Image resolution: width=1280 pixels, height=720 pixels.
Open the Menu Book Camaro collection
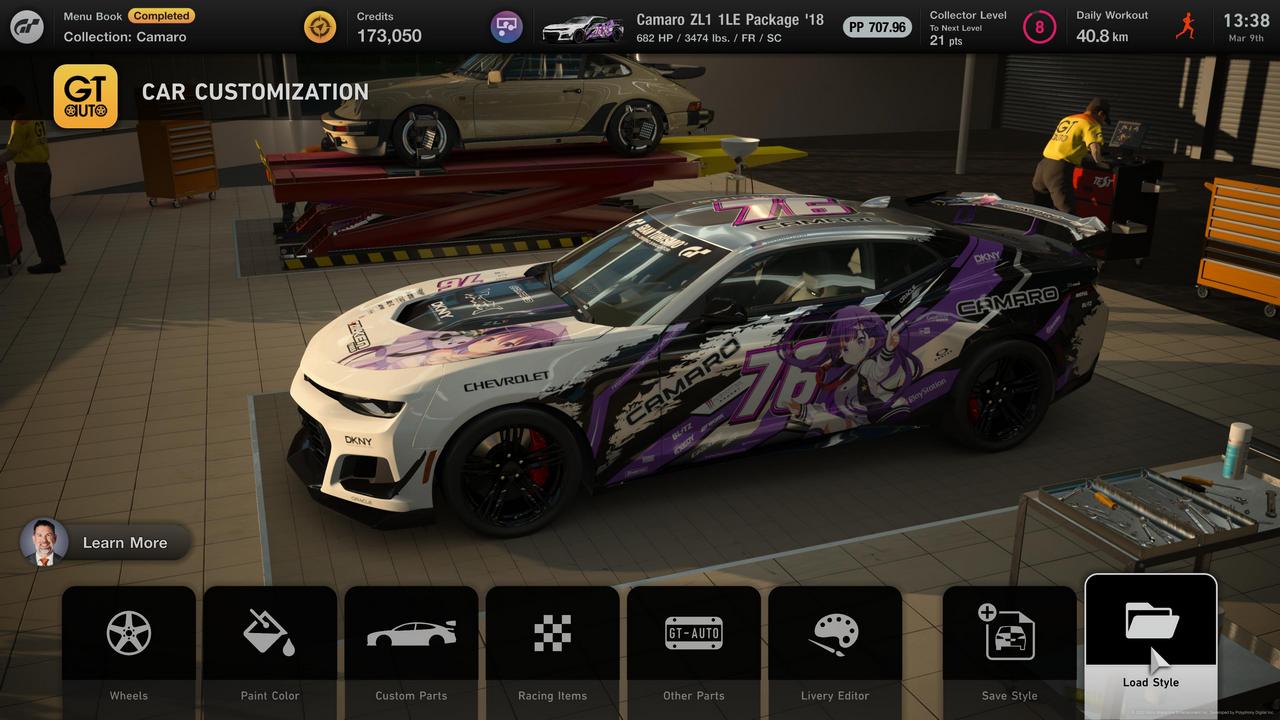(x=125, y=27)
